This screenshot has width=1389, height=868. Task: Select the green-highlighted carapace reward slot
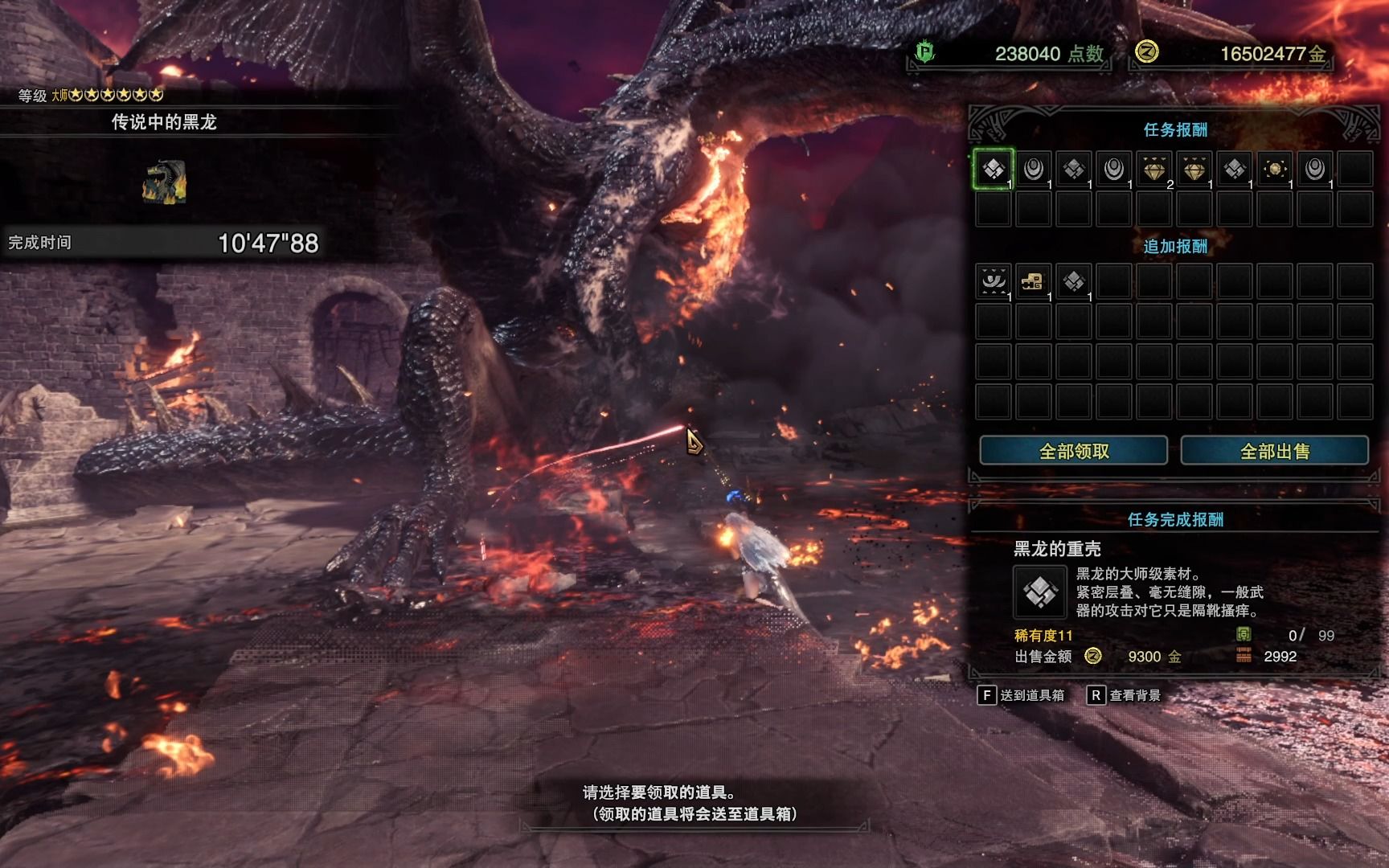pos(994,169)
